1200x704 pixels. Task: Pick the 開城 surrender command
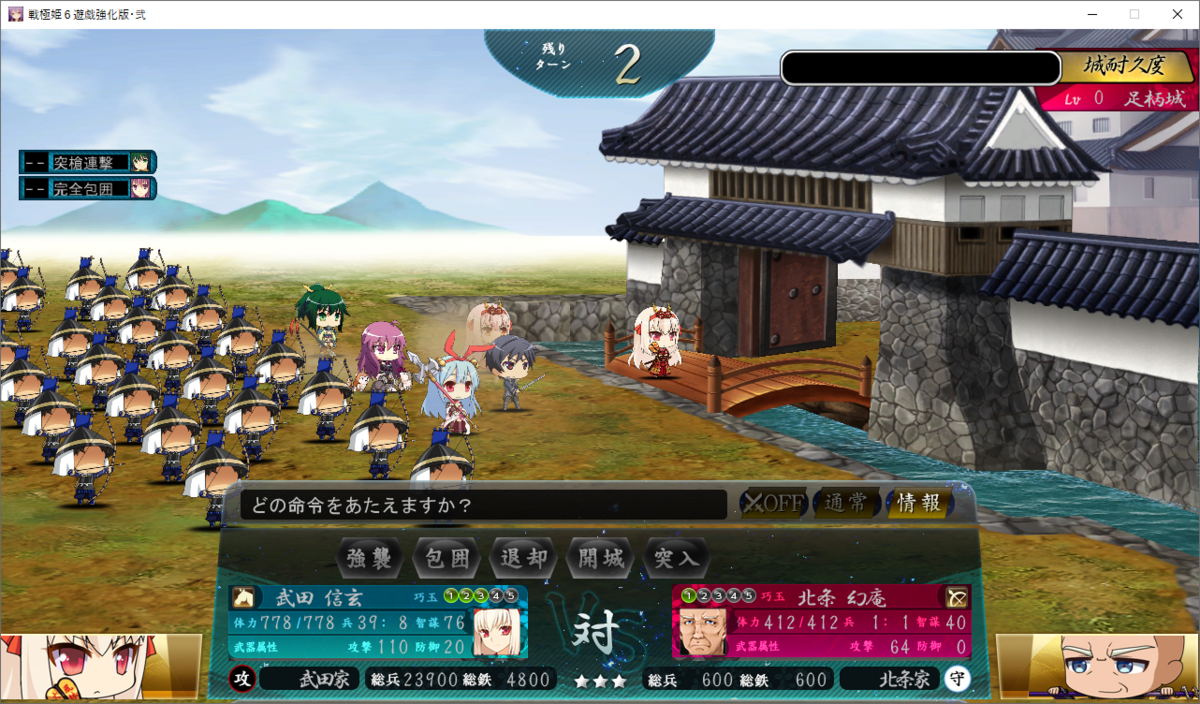601,558
